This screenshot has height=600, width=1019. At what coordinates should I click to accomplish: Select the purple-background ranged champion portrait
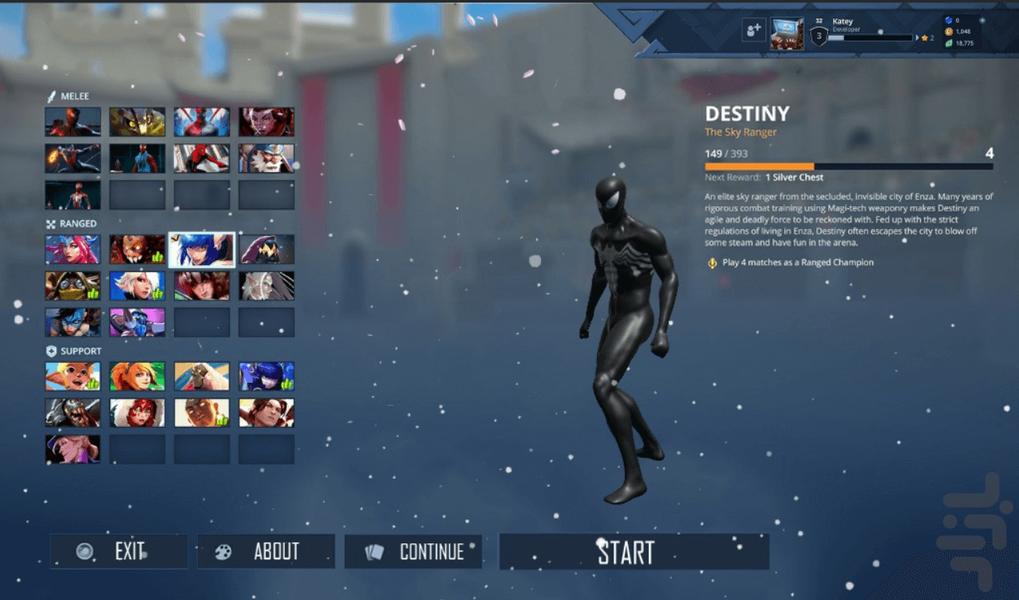(x=137, y=322)
